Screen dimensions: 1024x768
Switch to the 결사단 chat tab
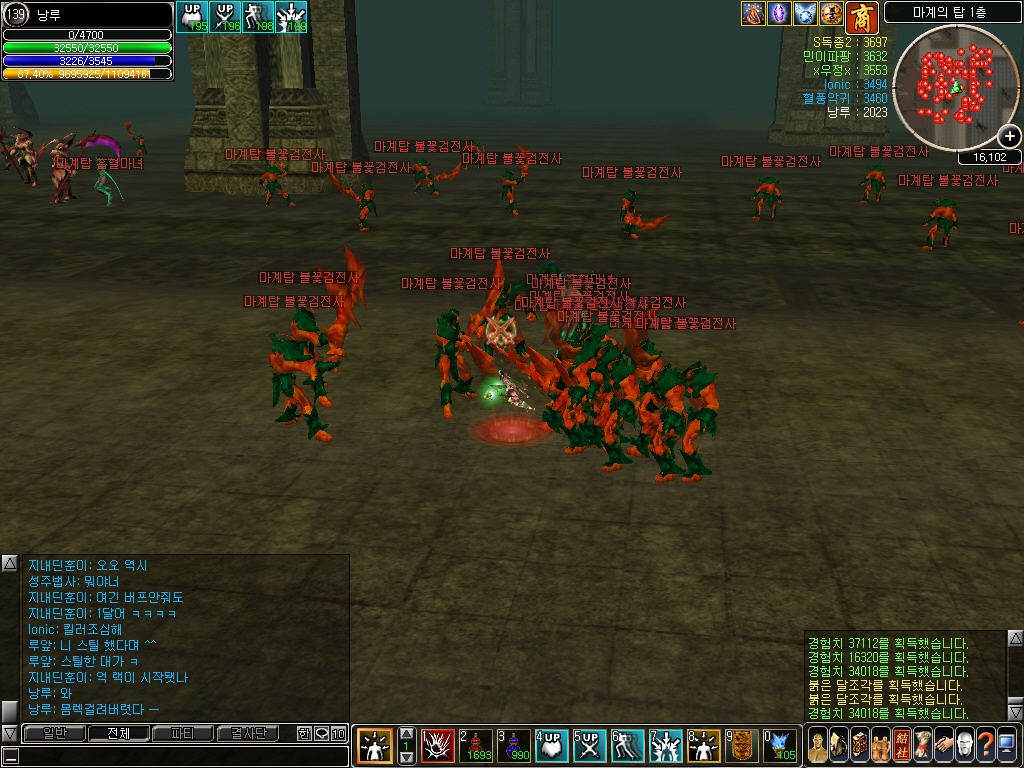(248, 733)
